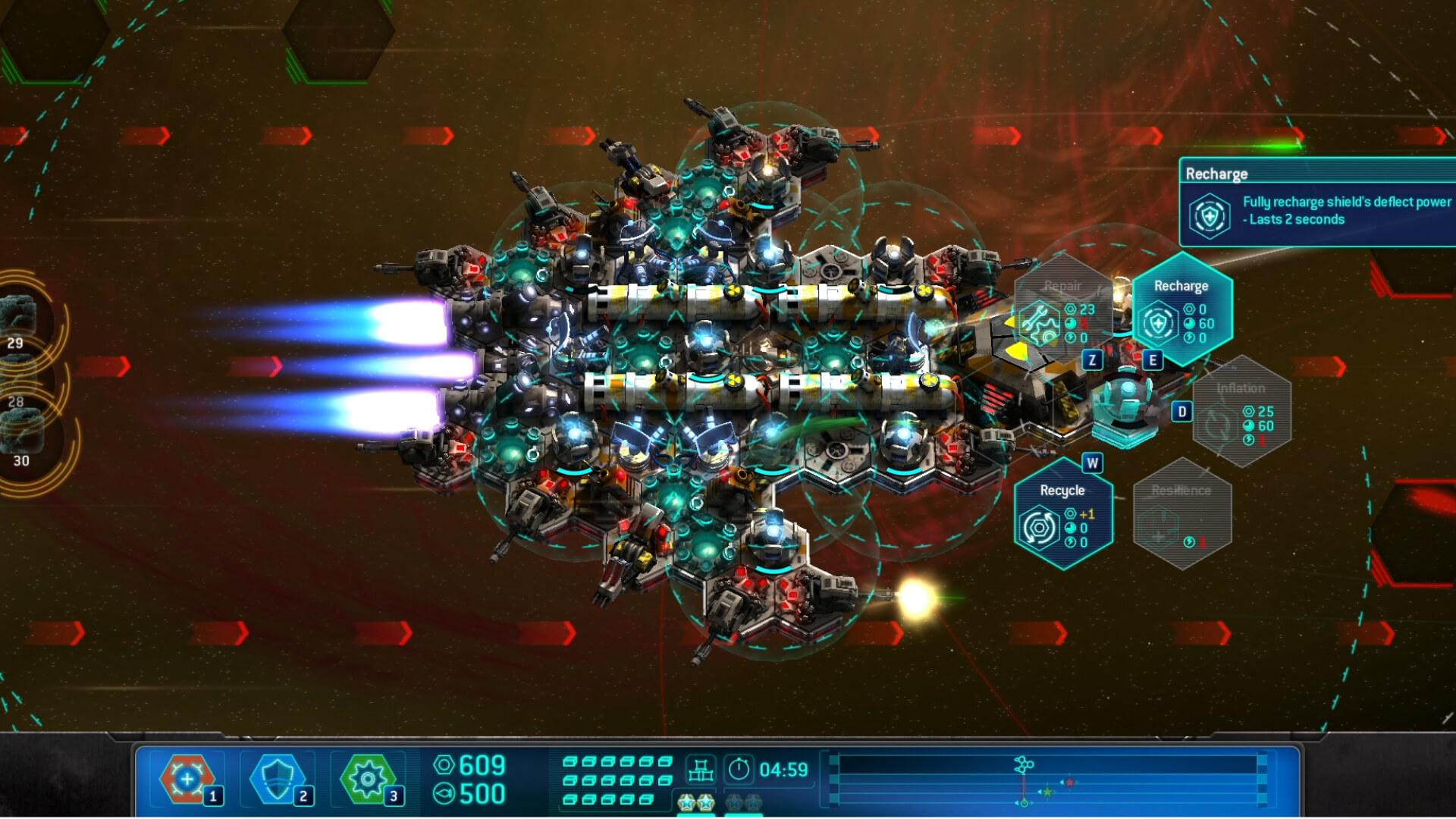Open the blue shield build category
This screenshot has height=819, width=1456.
278,779
